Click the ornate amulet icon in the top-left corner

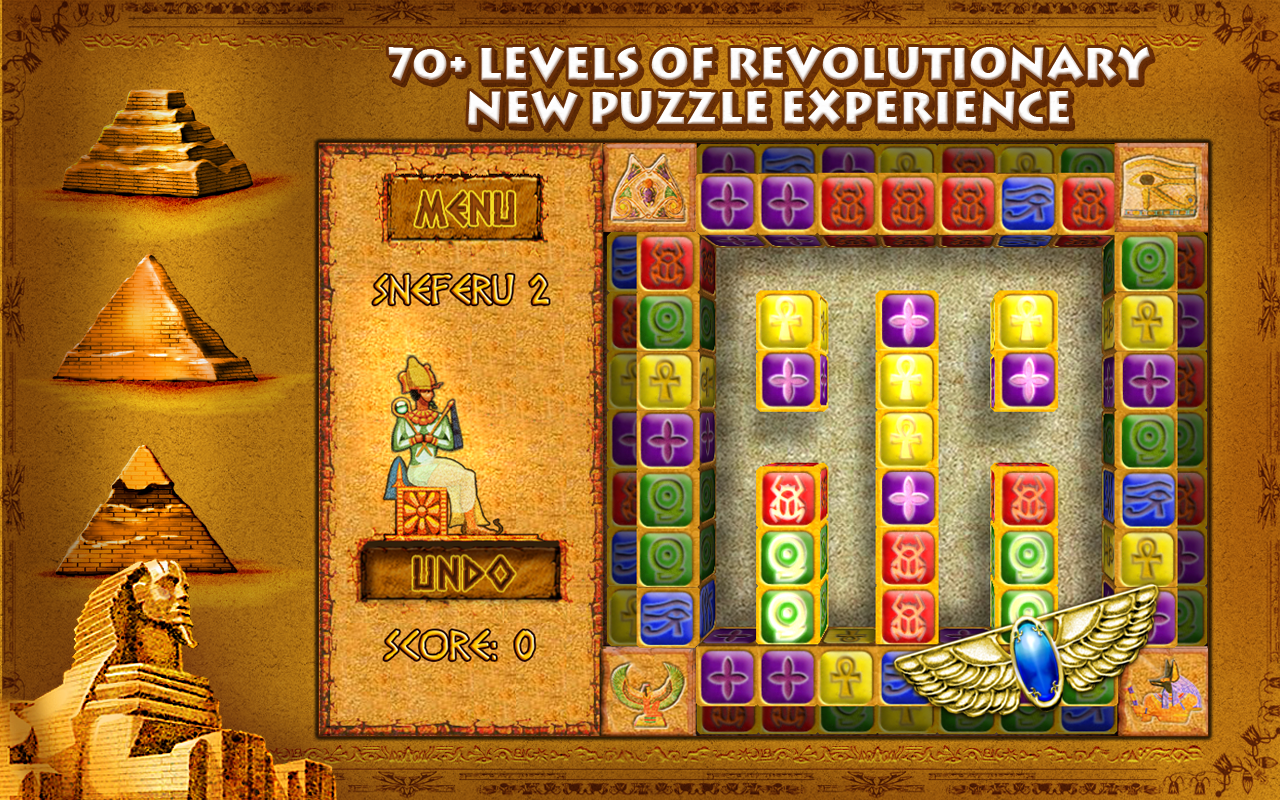[x=650, y=187]
